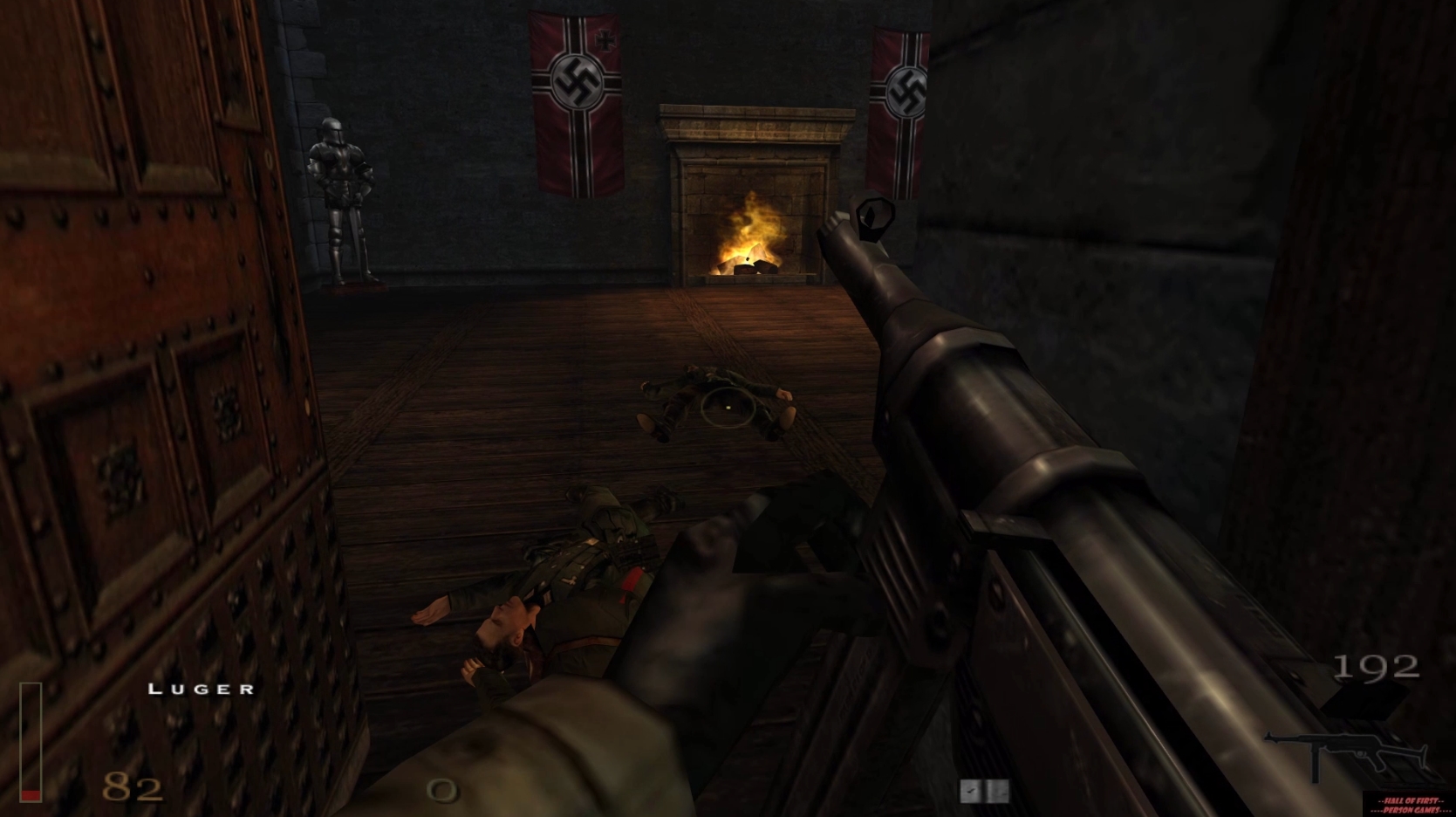Click the ammo clip indicator at bottom center
Image resolution: width=1456 pixels, height=817 pixels.
[x=984, y=791]
